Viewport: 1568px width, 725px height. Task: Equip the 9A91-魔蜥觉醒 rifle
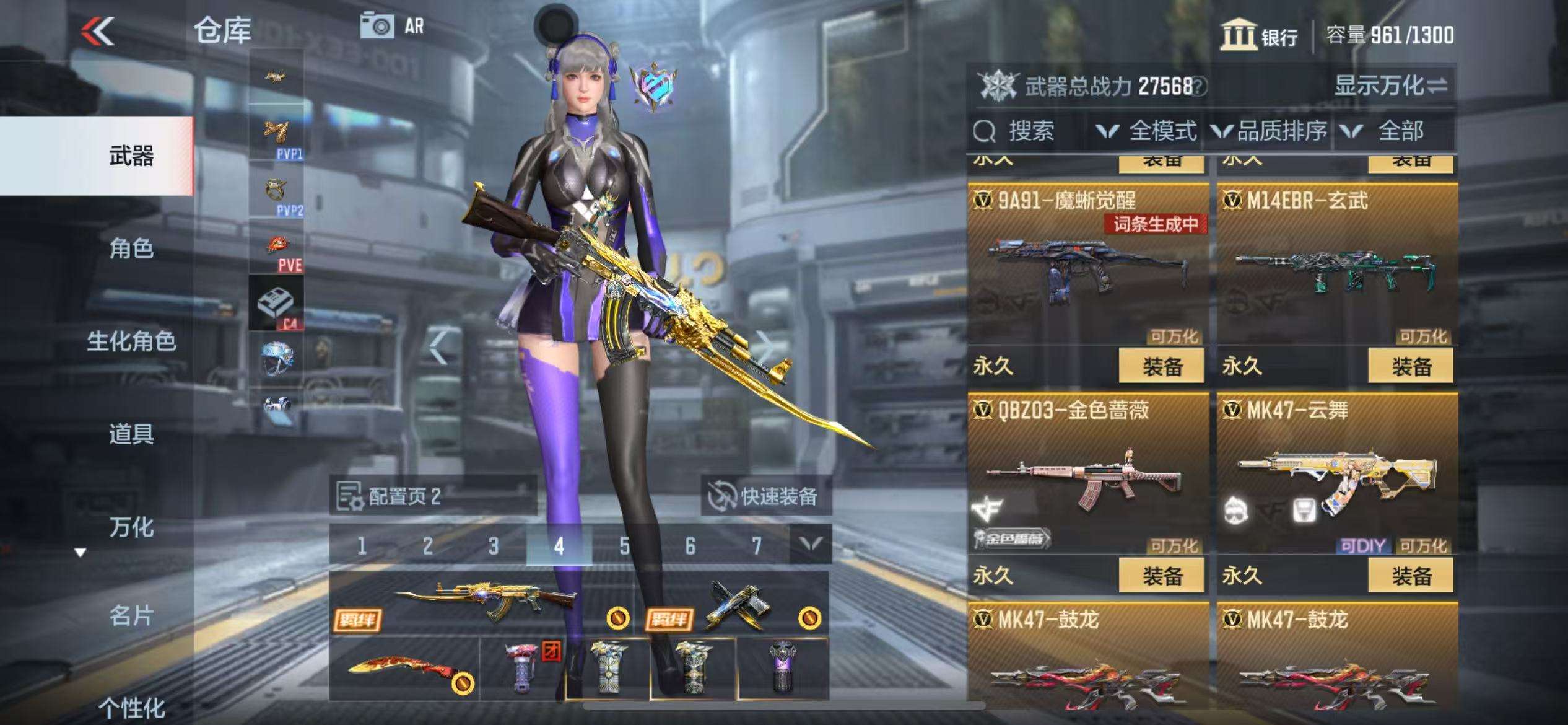pyautogui.click(x=1161, y=366)
